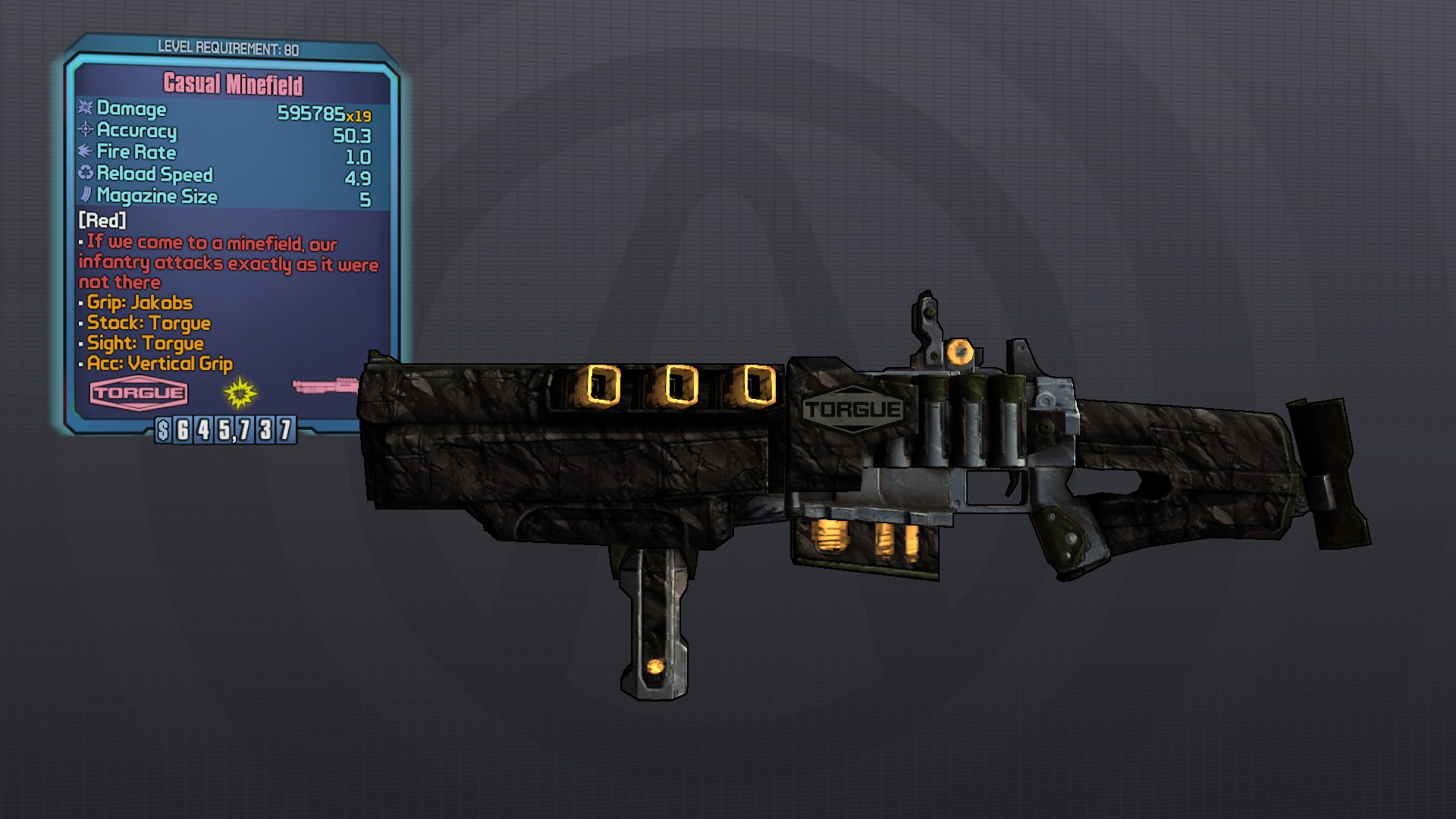This screenshot has height=819, width=1456.
Task: Click the Torgue badge on the gun body
Action: [852, 409]
